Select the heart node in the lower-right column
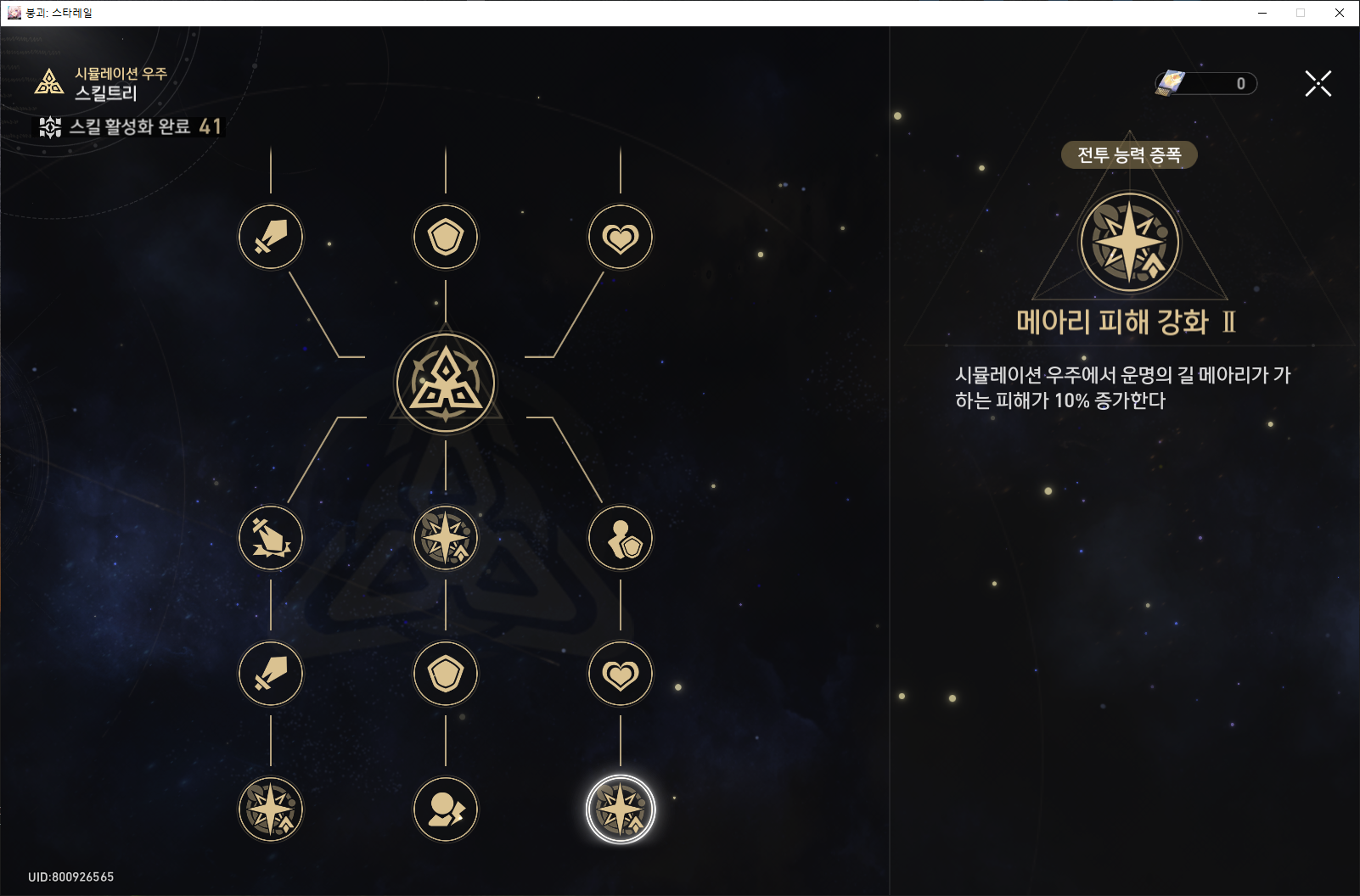1360x896 pixels. [620, 673]
